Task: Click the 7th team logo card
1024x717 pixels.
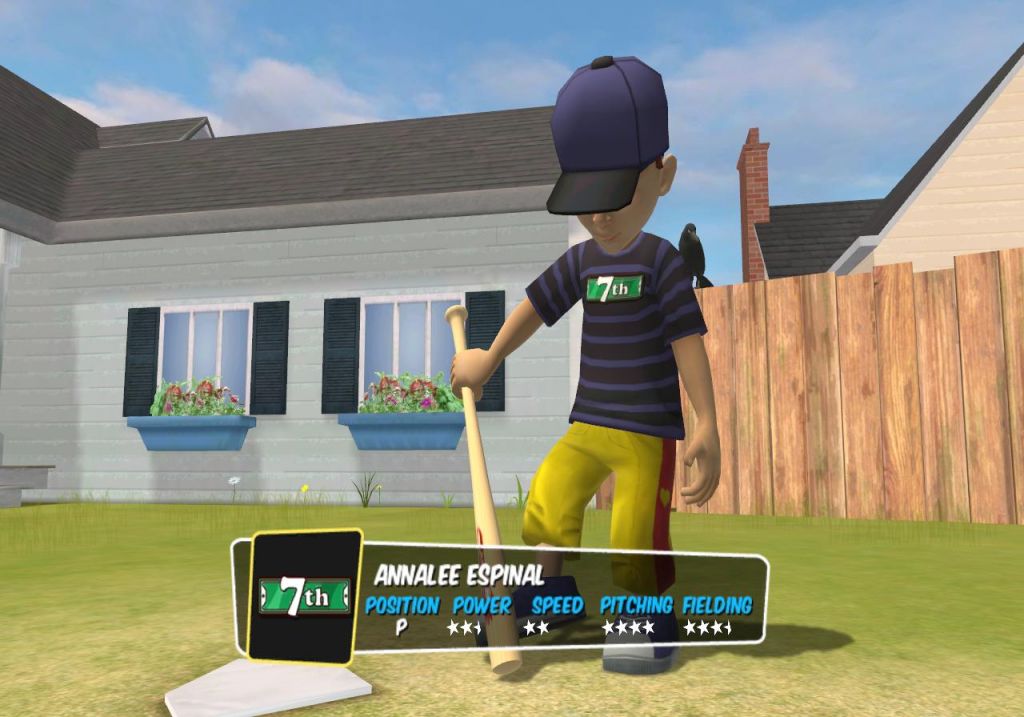Action: click(x=305, y=597)
